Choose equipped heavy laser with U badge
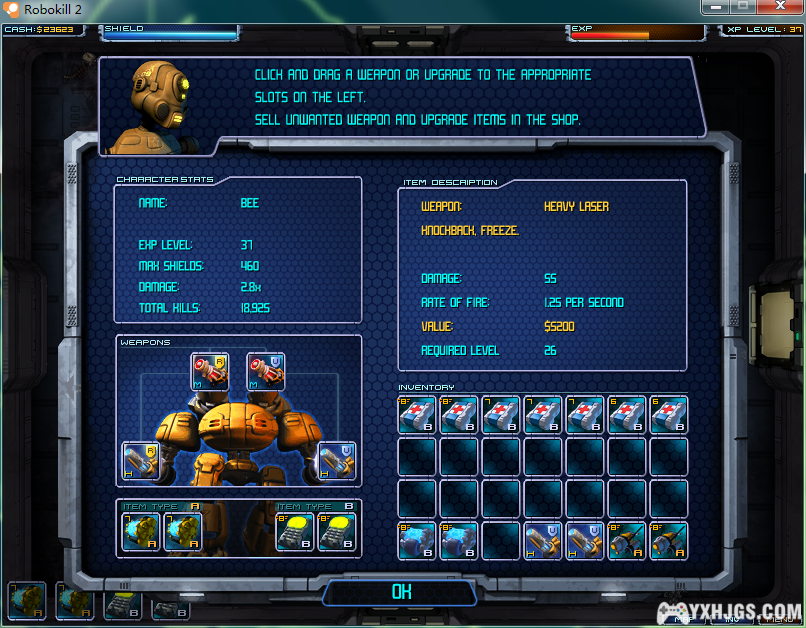The image size is (806, 628). [x=337, y=461]
